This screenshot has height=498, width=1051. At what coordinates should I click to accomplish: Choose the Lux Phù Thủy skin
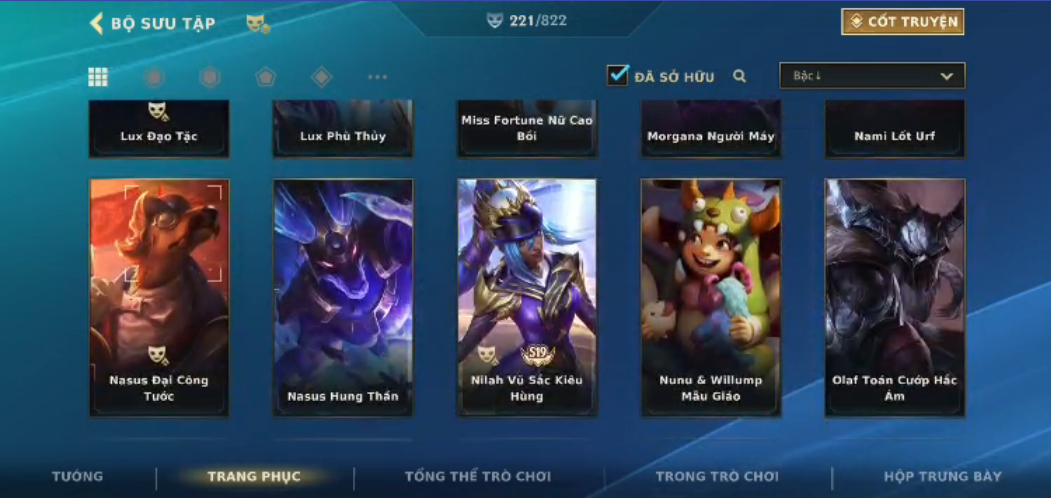343,129
